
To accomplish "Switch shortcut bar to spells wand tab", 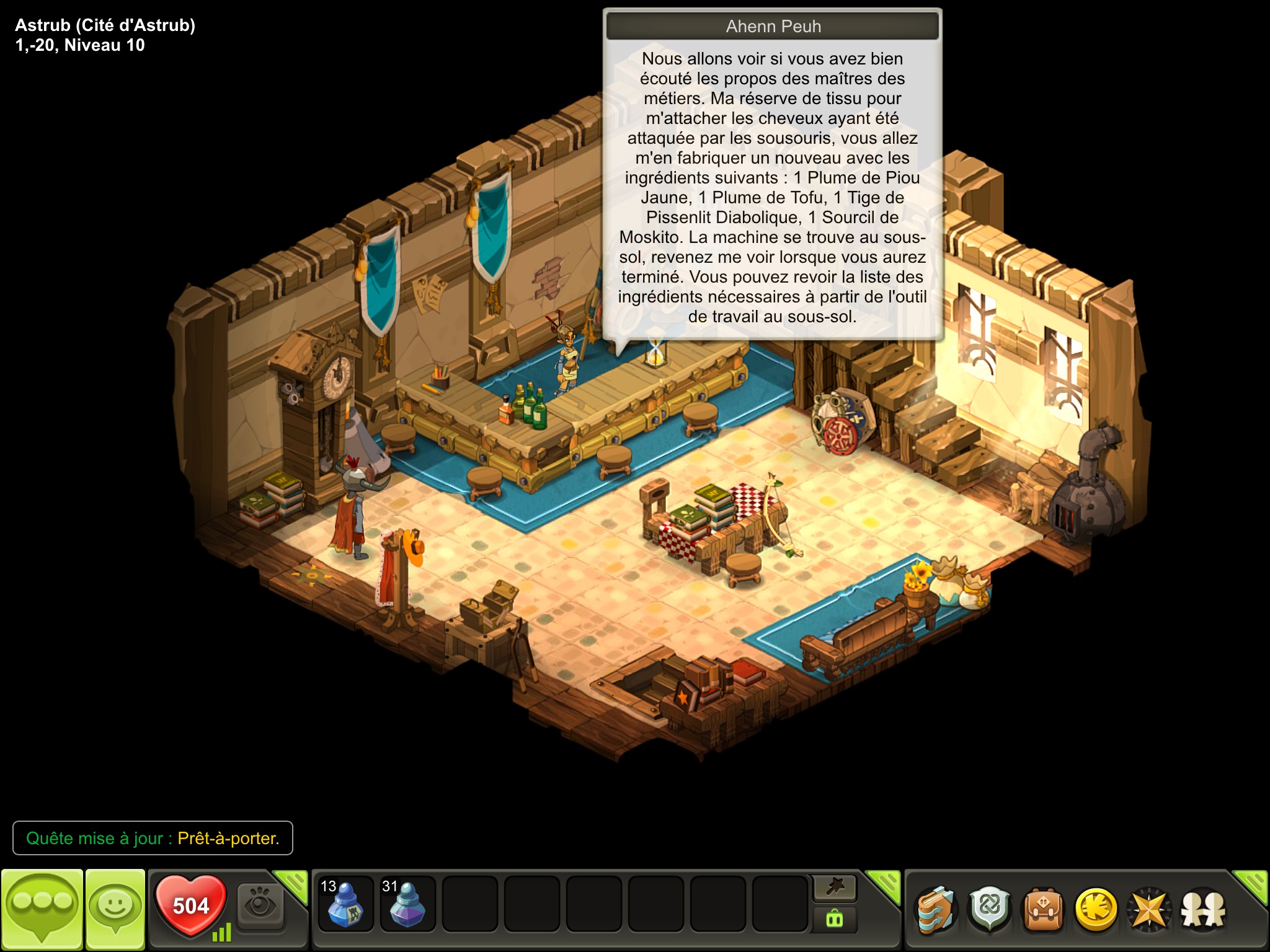I will (x=835, y=888).
